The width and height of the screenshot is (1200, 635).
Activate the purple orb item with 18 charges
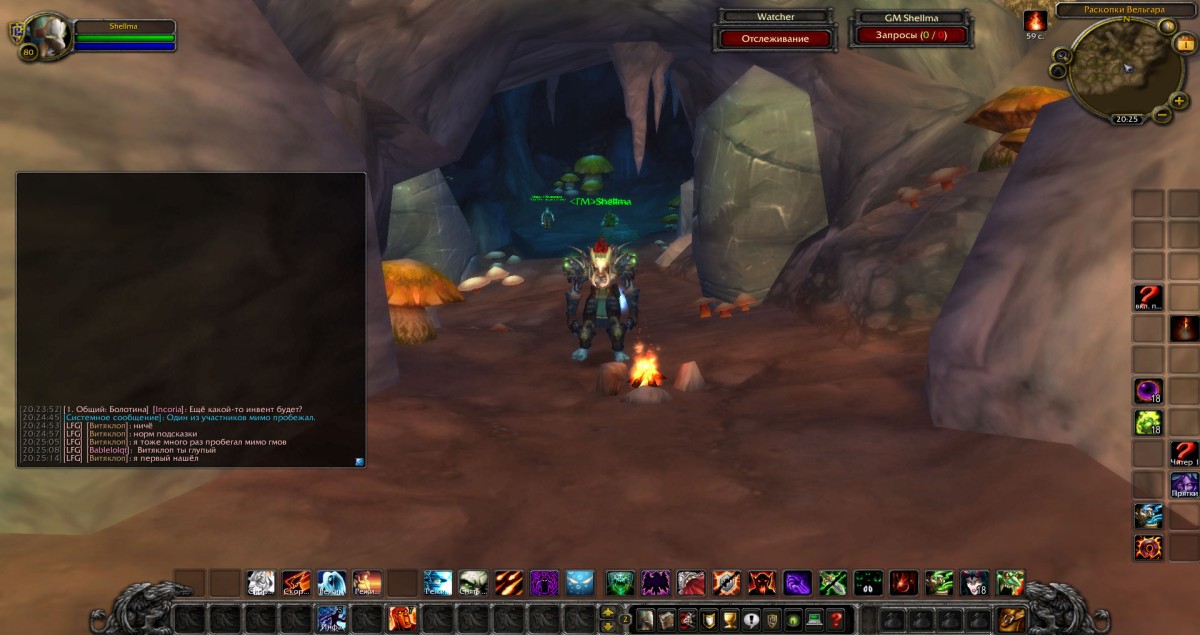point(1147,391)
